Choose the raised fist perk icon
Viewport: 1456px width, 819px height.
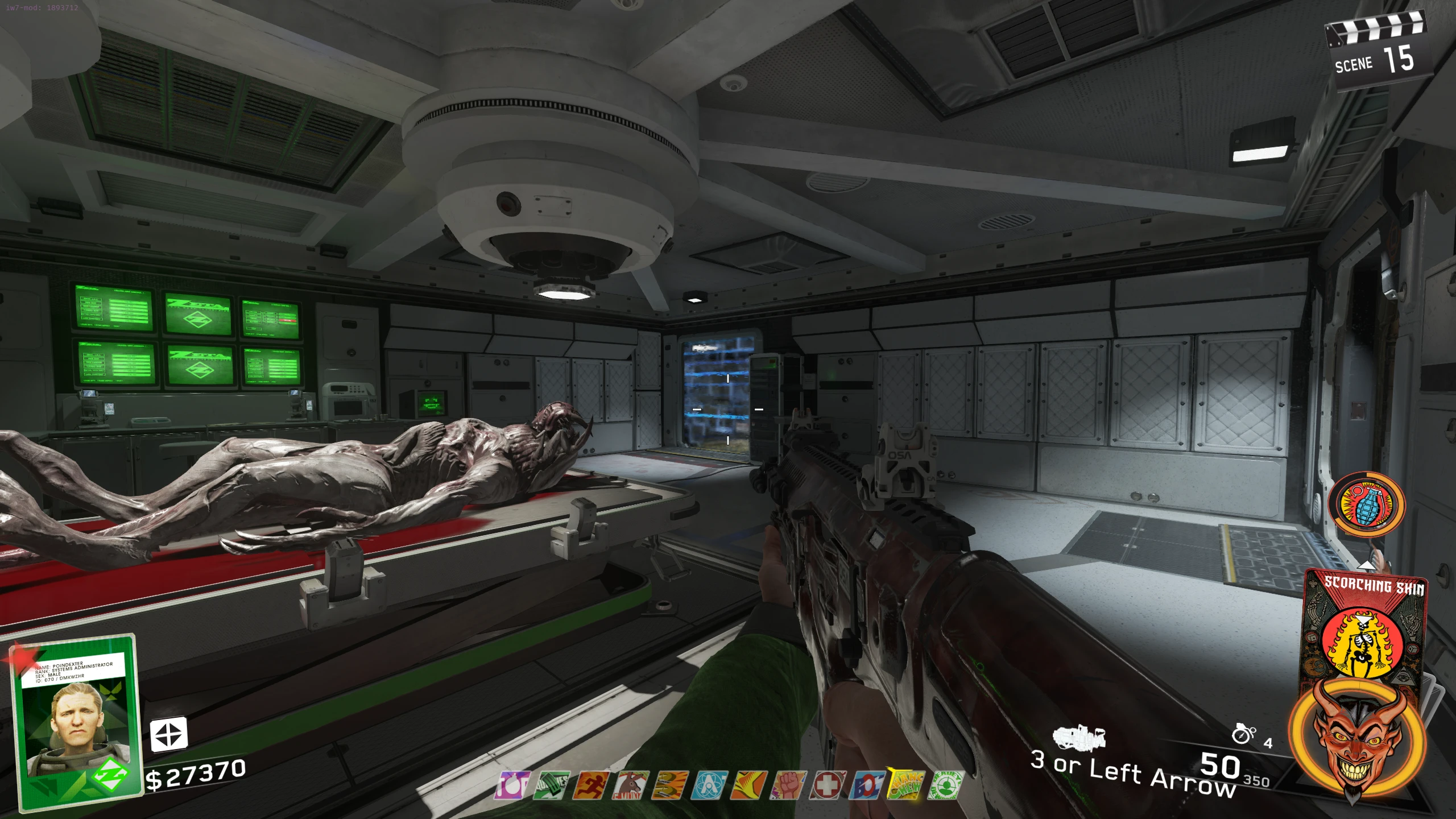[x=788, y=785]
